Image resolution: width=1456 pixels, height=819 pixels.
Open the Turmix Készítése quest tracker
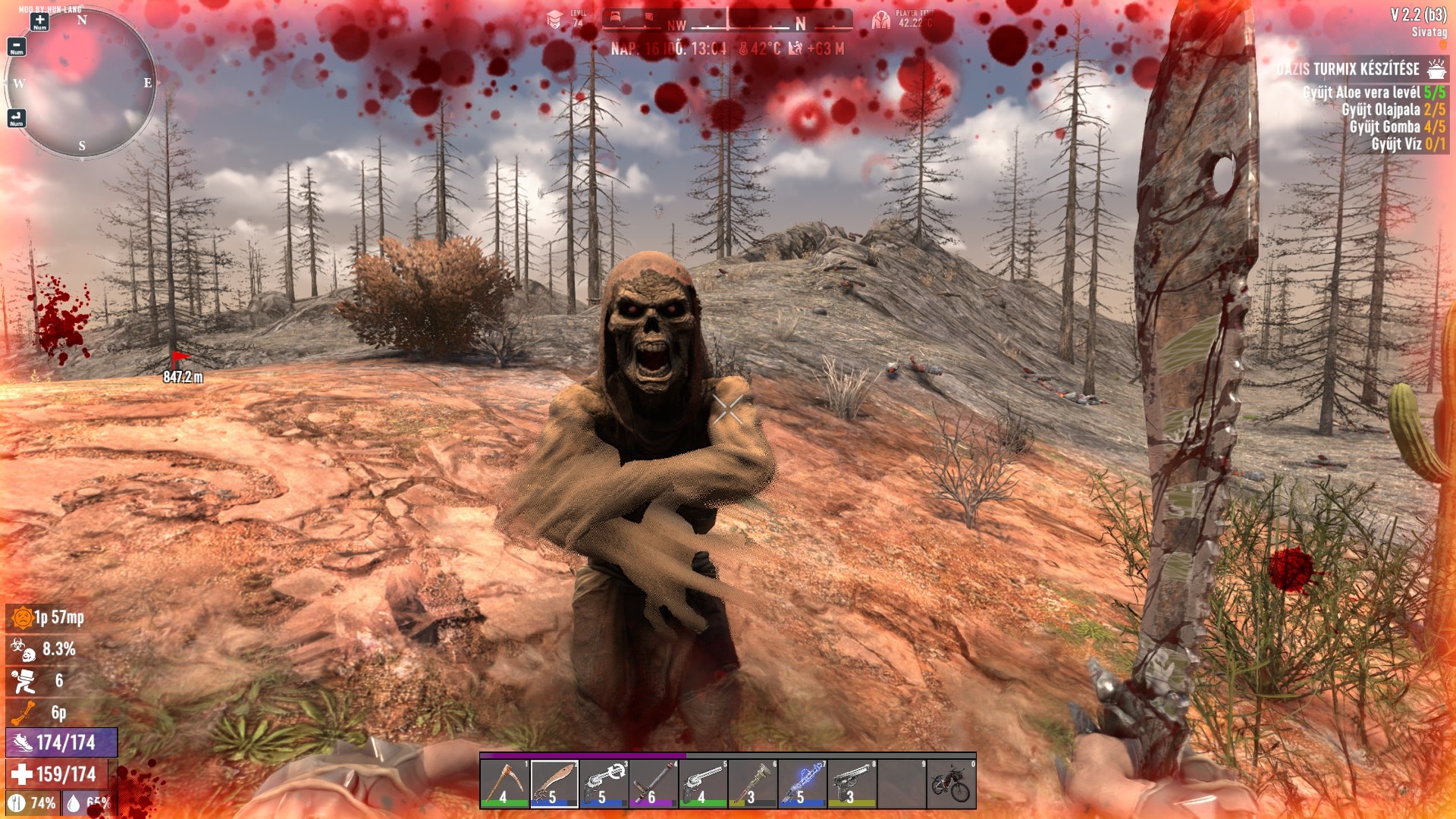[1348, 70]
